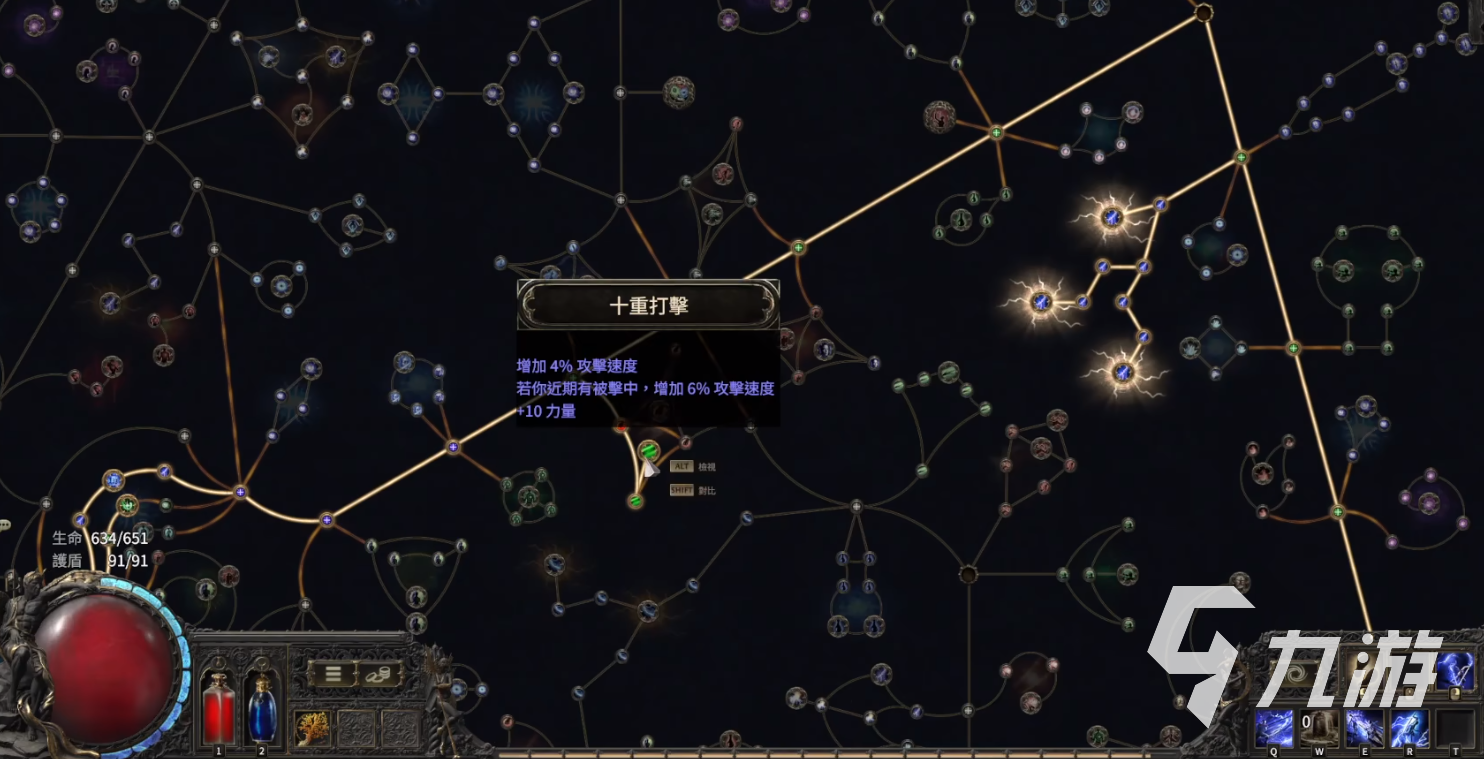Allocate the hovered green striped passive node
This screenshot has width=1484, height=759.
(648, 451)
